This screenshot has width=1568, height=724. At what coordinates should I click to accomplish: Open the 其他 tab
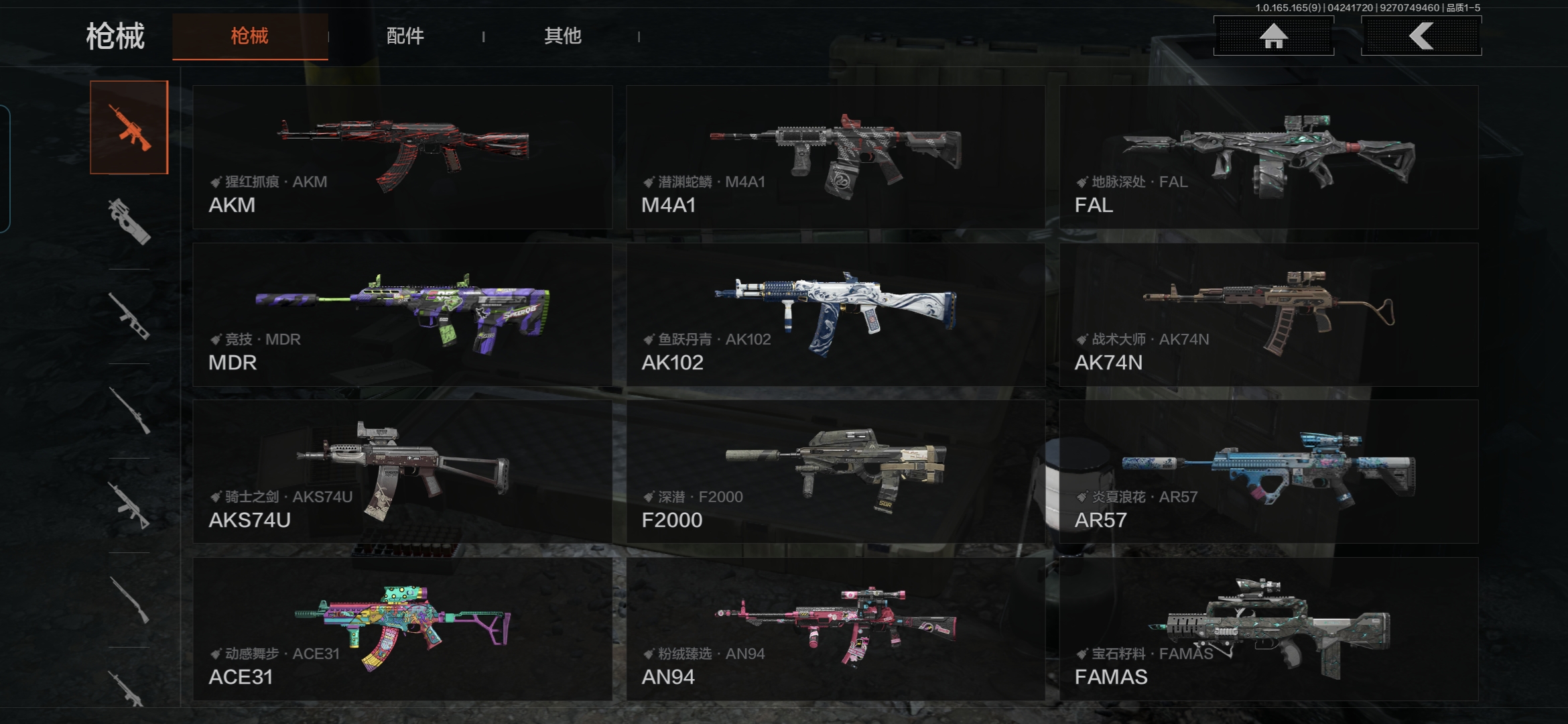tap(562, 36)
